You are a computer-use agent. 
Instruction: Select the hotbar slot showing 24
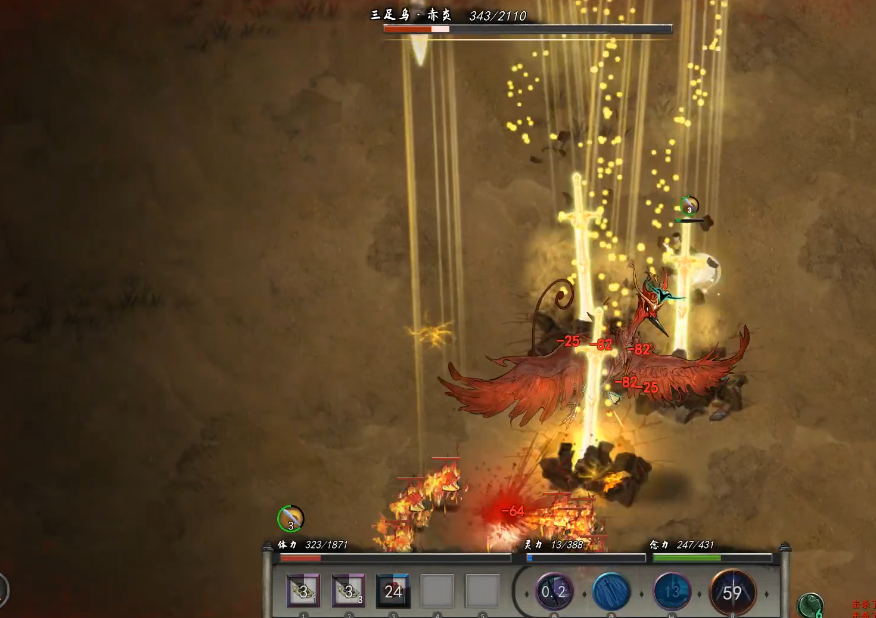pos(393,591)
